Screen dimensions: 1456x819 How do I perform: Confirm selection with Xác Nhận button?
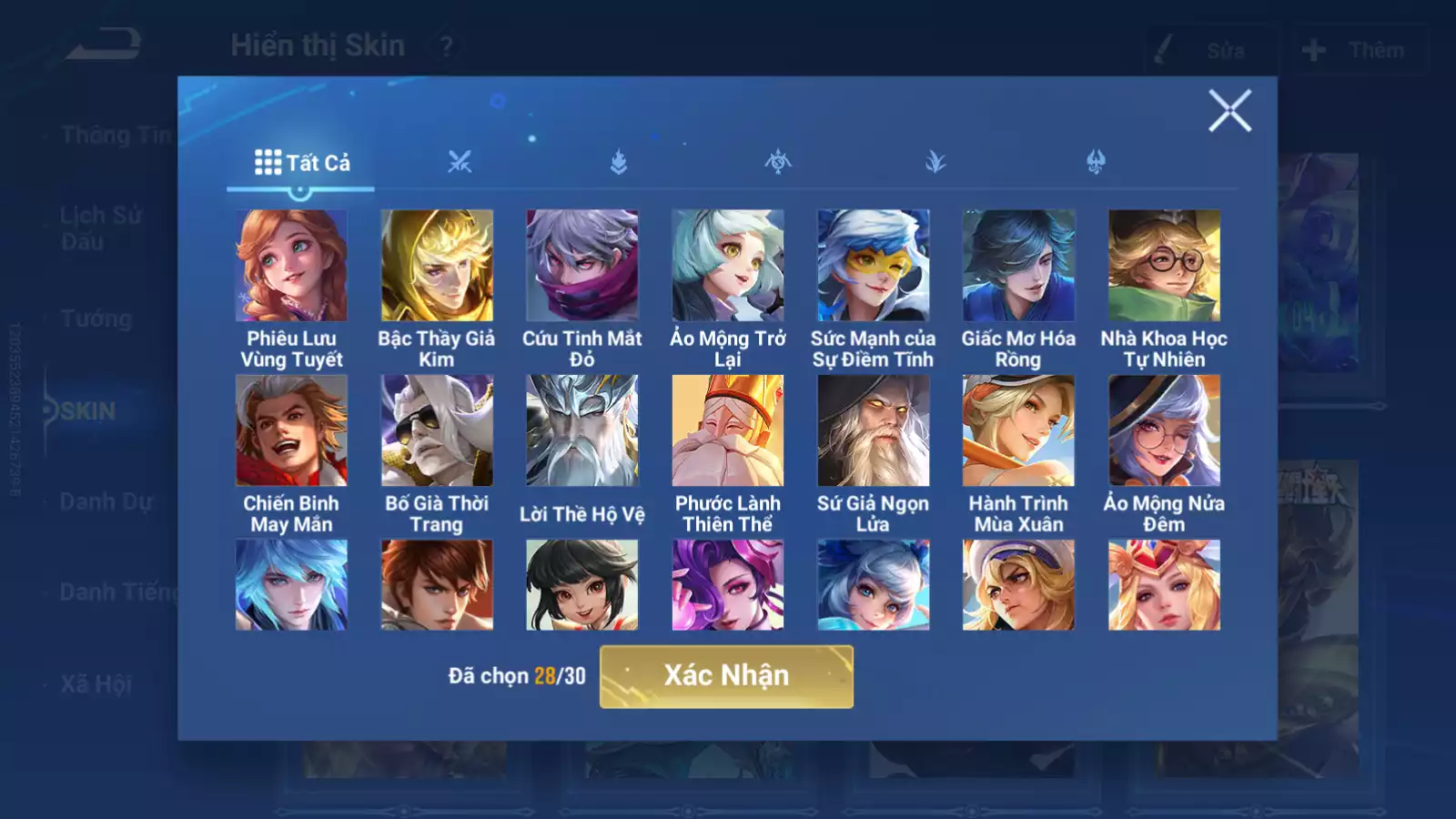pos(726,676)
